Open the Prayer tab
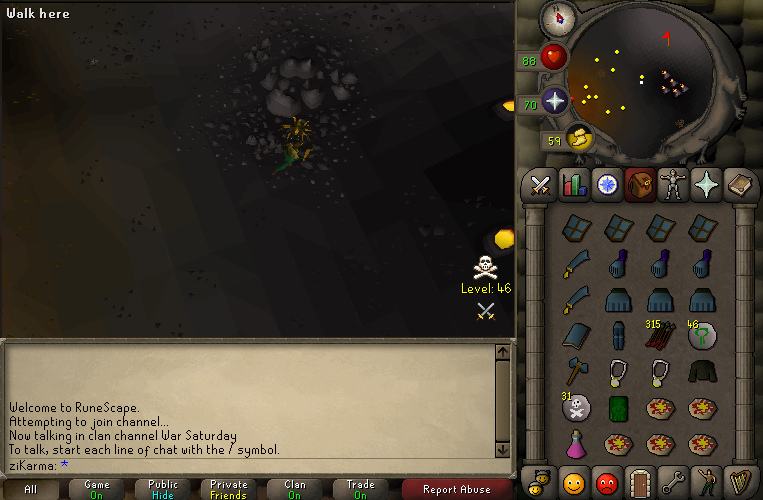 706,185
